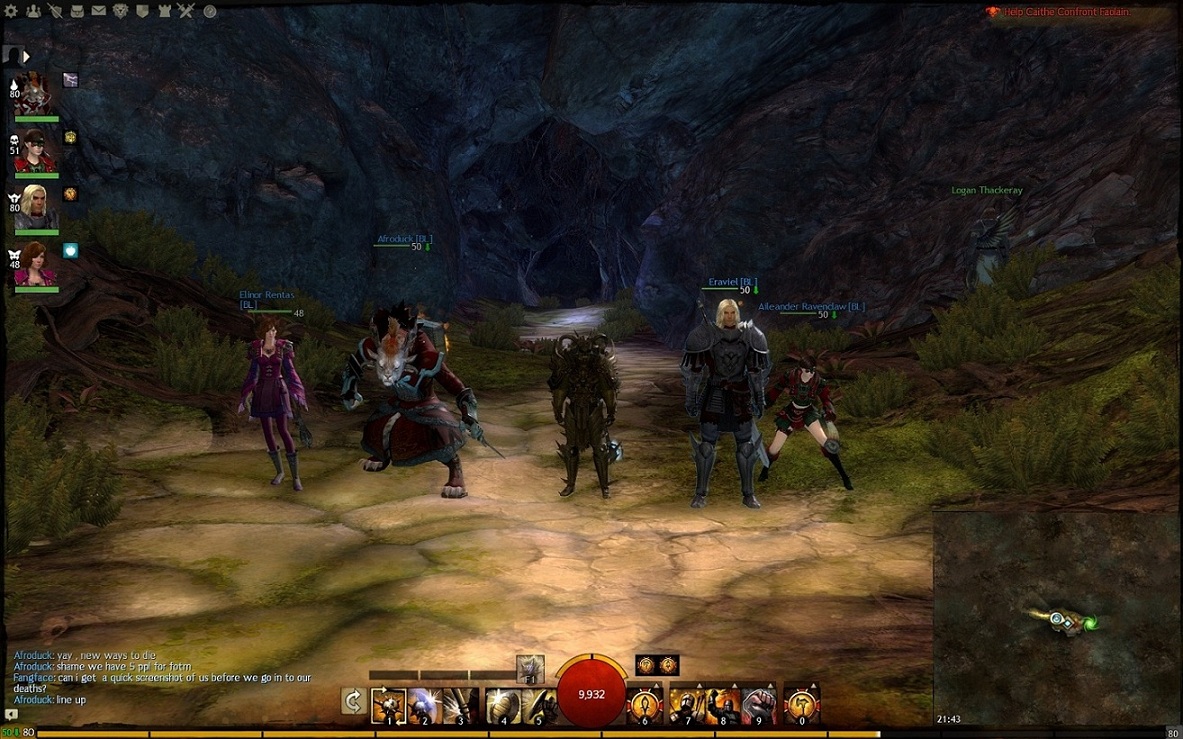The height and width of the screenshot is (739, 1183).
Task: Select the red-haired level 48 party member
Action: click(36, 264)
